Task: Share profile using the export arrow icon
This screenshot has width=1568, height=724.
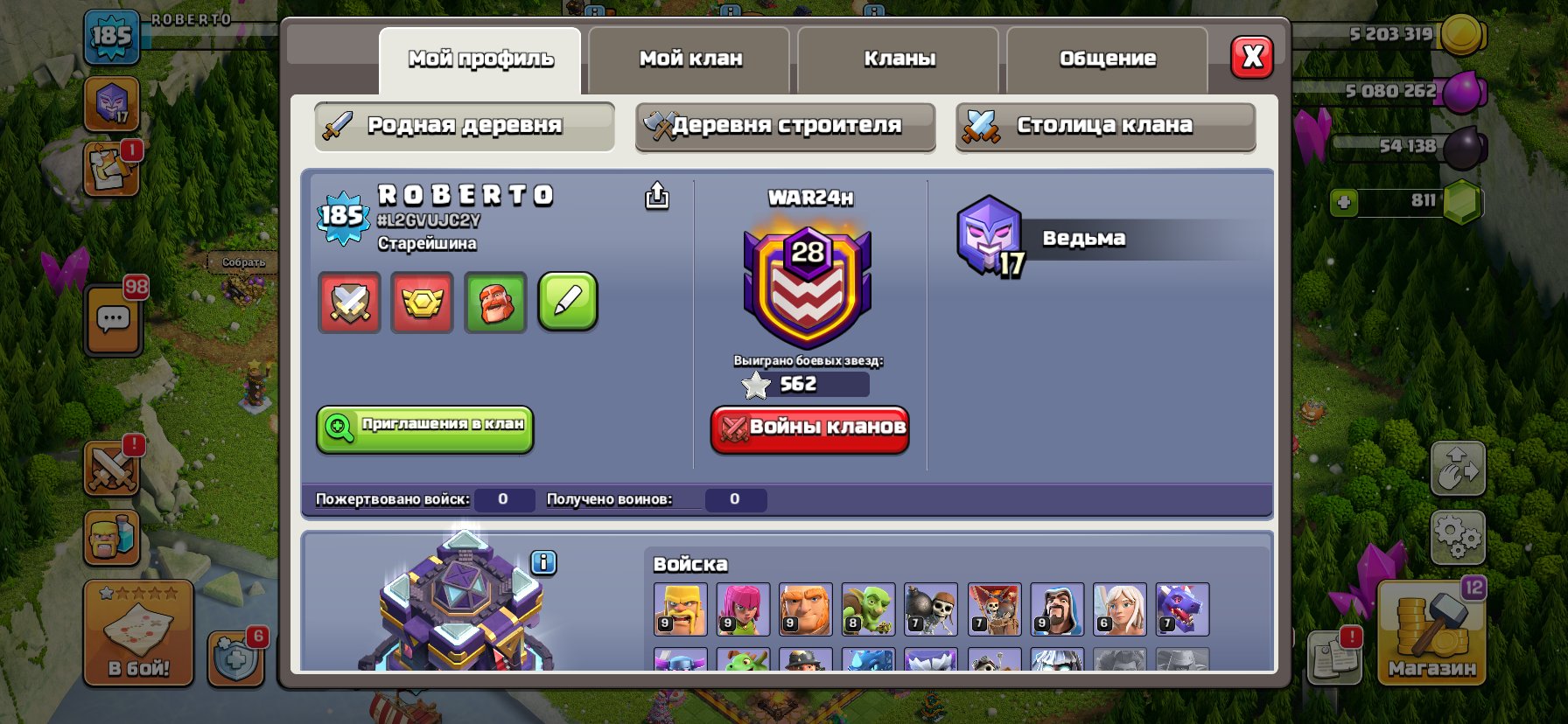Action: [x=655, y=197]
